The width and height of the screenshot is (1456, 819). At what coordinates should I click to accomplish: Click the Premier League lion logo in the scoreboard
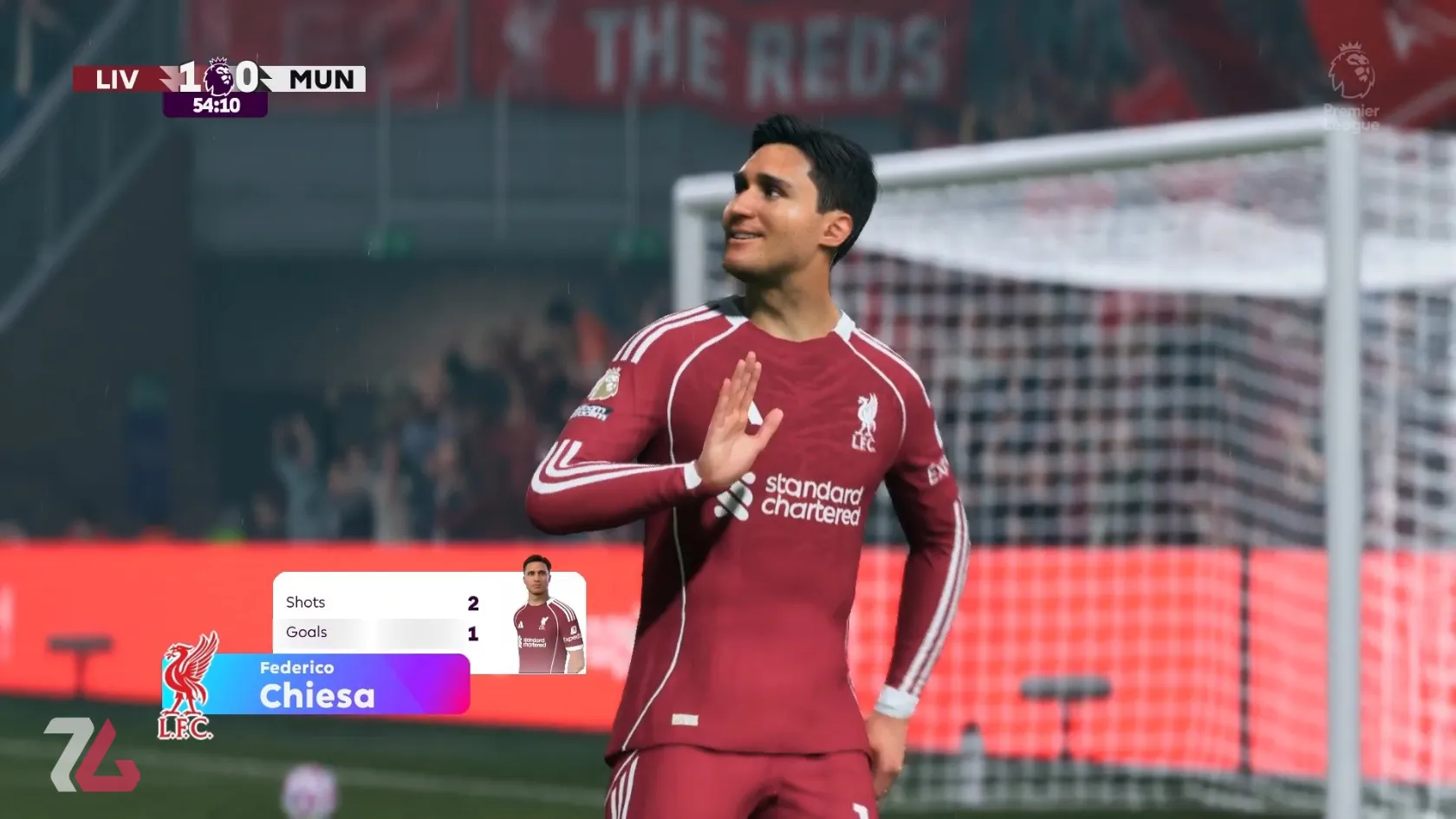pyautogui.click(x=218, y=79)
